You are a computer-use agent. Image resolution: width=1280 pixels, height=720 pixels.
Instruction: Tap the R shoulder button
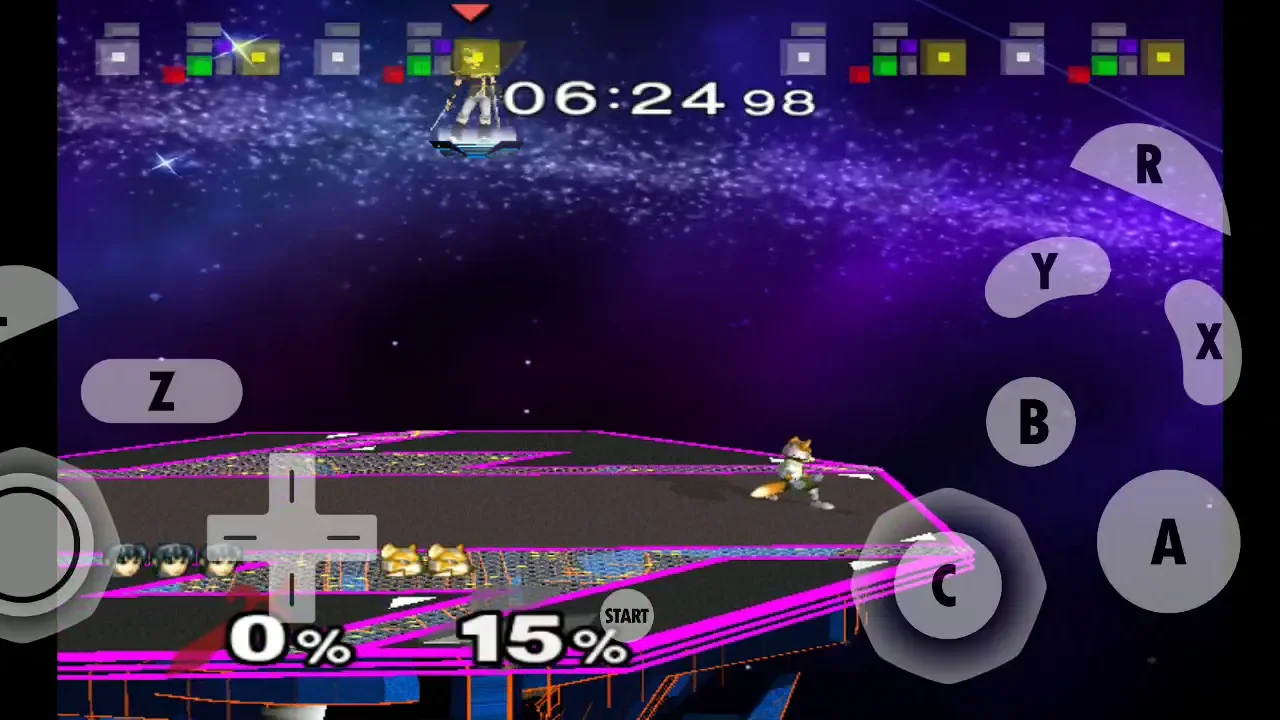pyautogui.click(x=1152, y=172)
